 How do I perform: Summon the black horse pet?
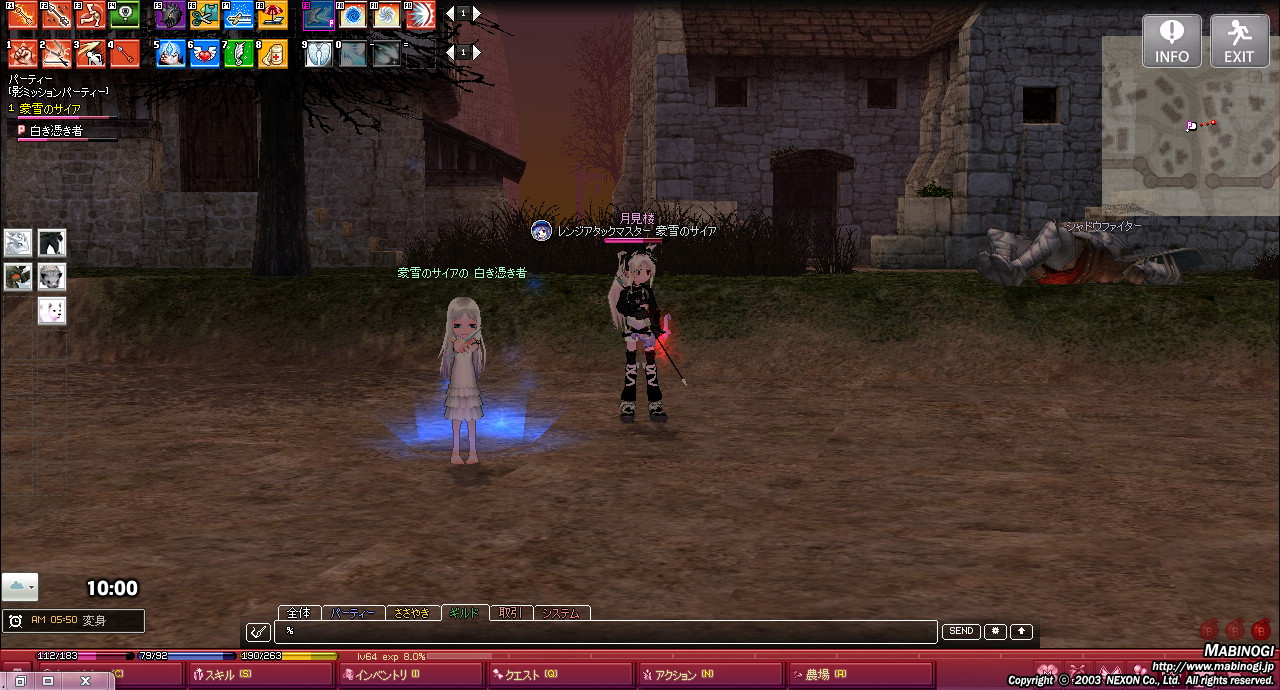pyautogui.click(x=52, y=243)
